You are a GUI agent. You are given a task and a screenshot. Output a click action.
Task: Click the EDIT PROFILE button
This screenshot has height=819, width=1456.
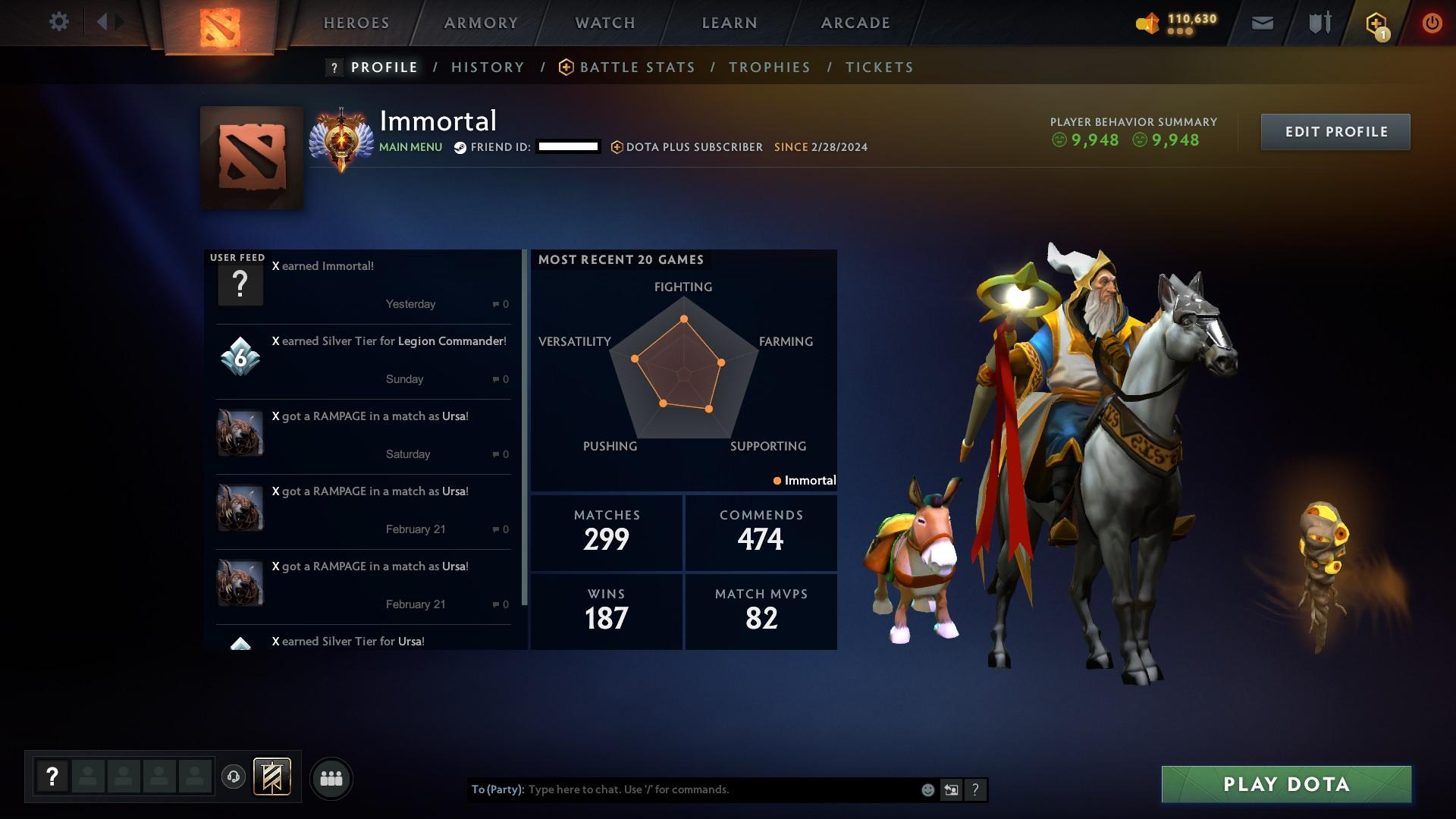click(x=1335, y=131)
